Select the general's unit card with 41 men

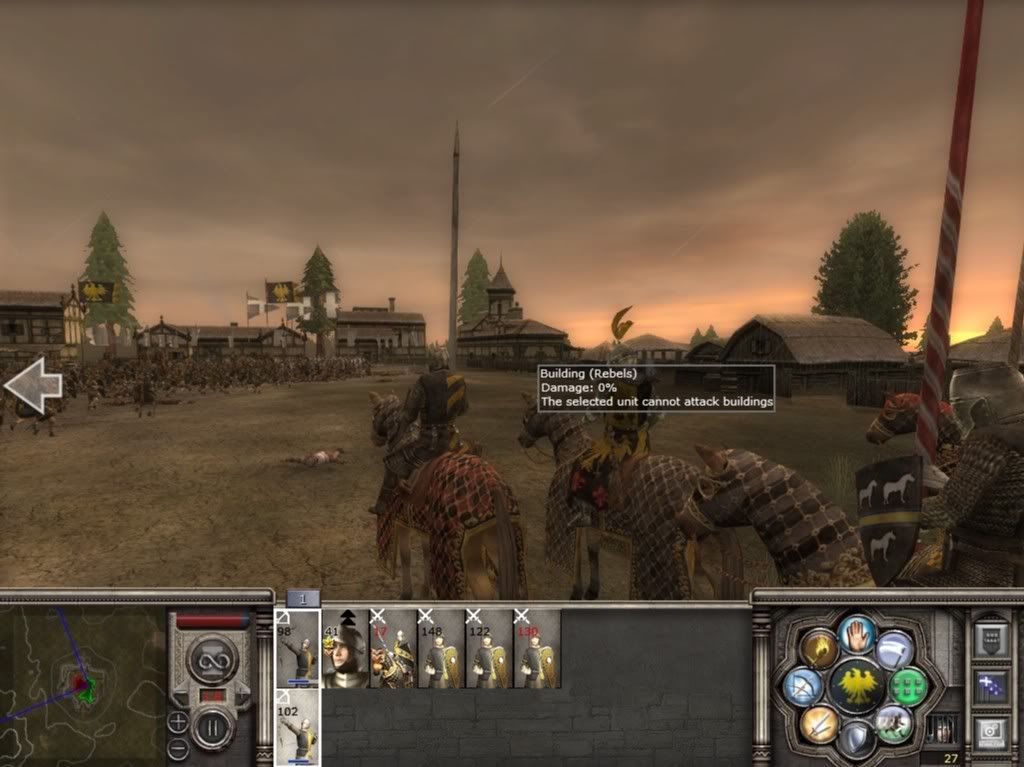pos(345,648)
